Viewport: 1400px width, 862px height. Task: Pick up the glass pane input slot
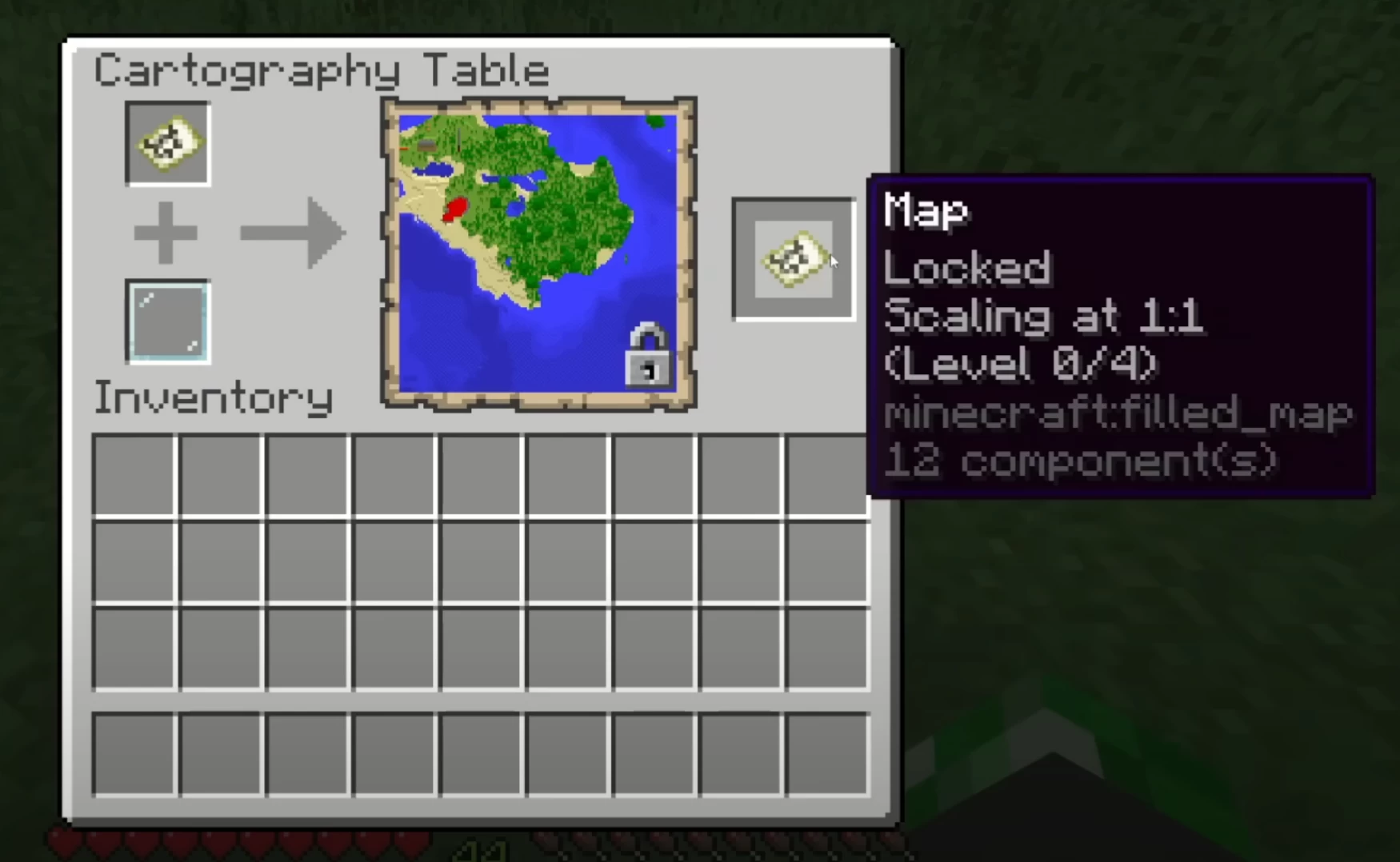(168, 321)
